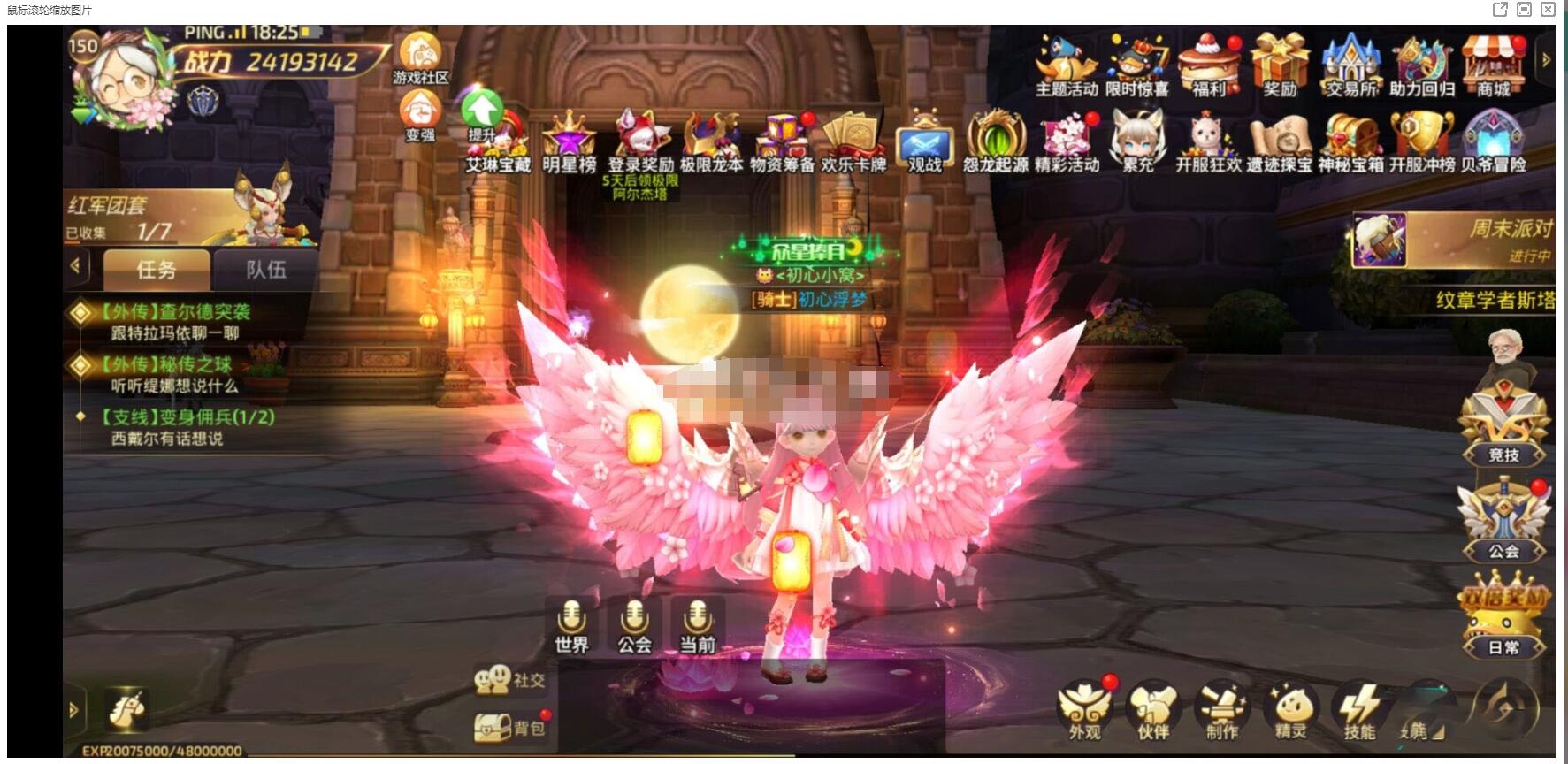Open the 社交 social menu
This screenshot has width=1568, height=764.
coord(510,679)
